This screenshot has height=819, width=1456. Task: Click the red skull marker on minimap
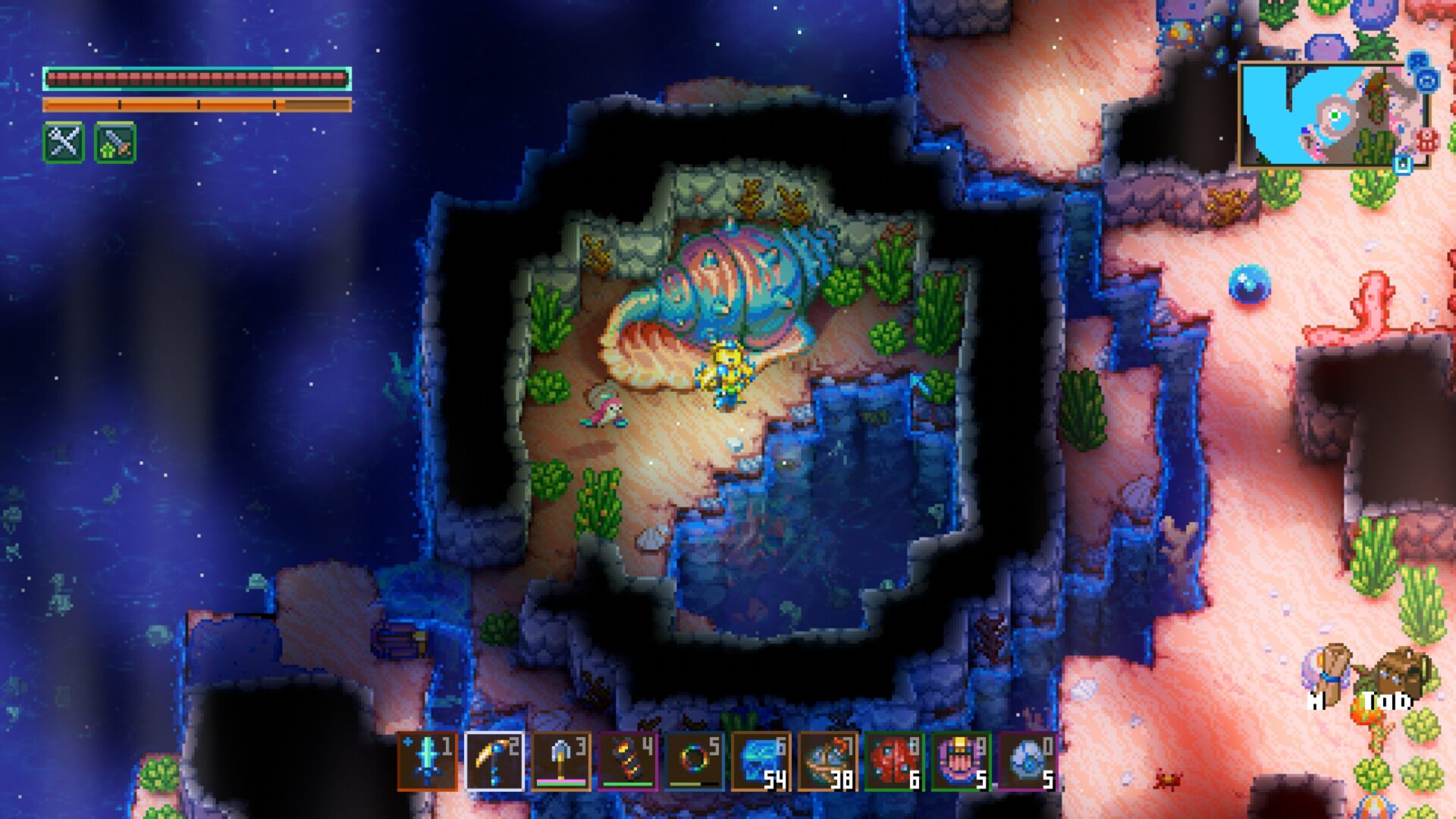pyautogui.click(x=1427, y=140)
